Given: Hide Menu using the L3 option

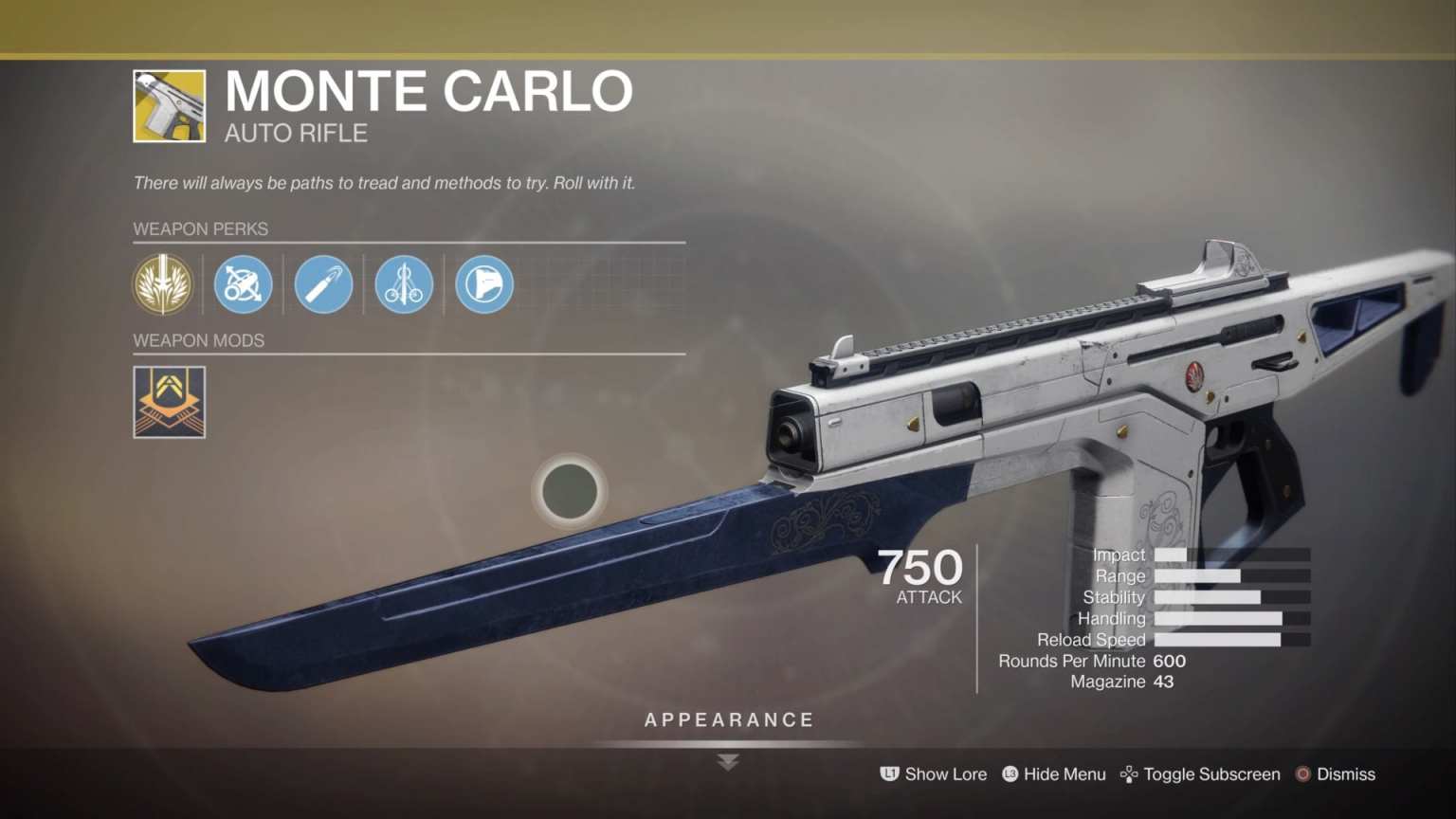Looking at the screenshot, I should coord(1053,774).
